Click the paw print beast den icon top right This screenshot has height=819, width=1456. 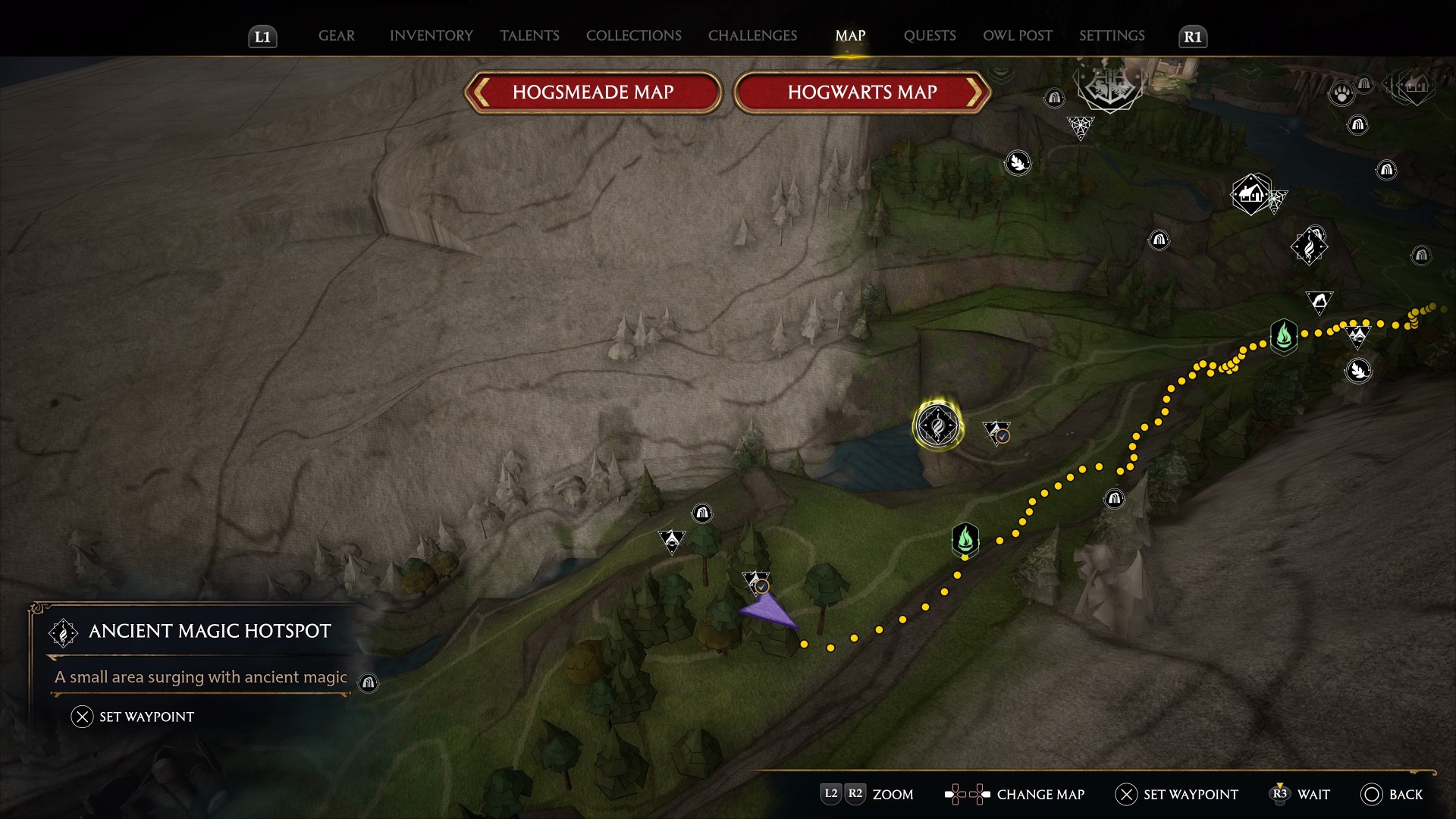coord(1342,93)
